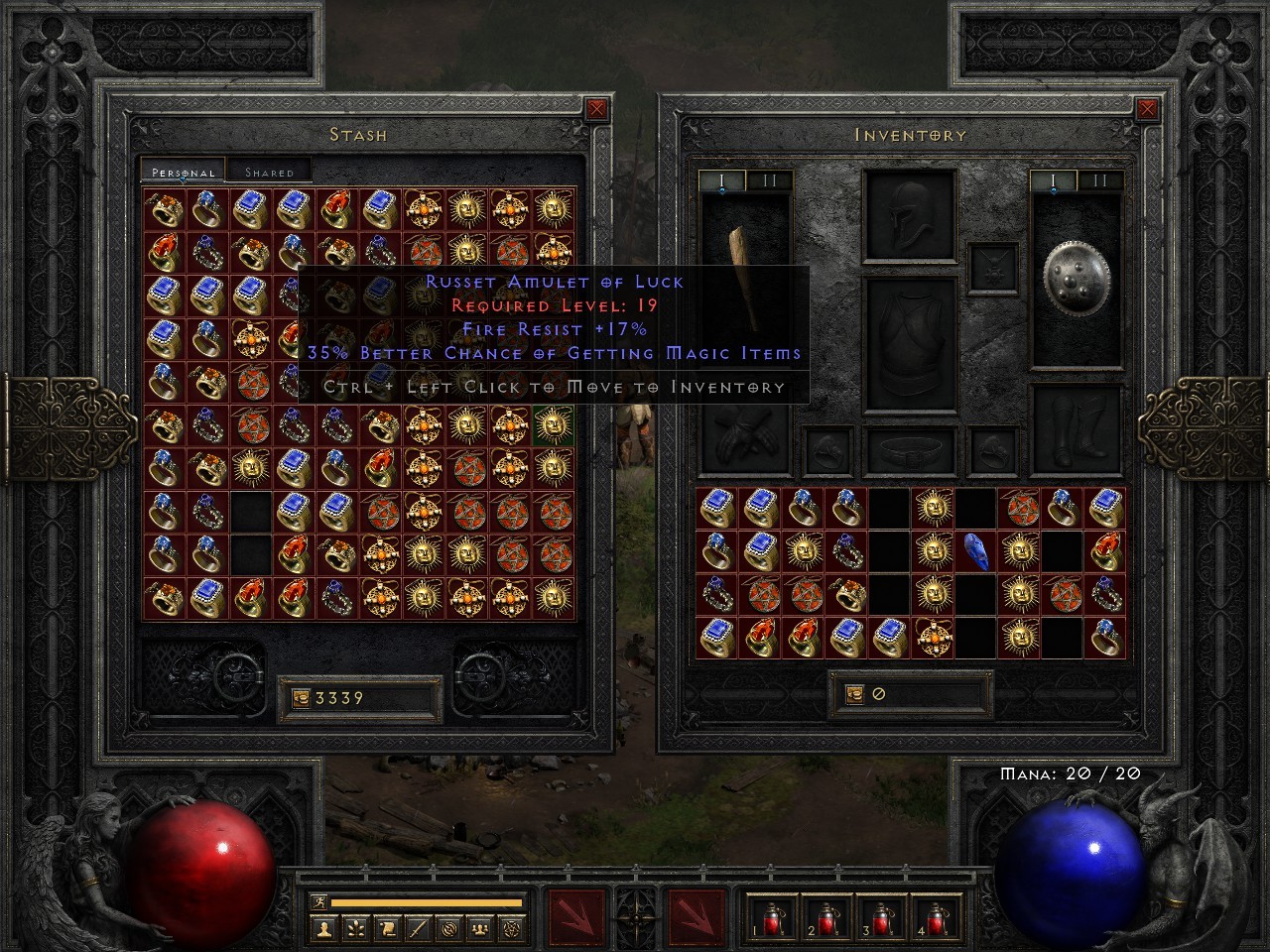Click the spiral automap icon
This screenshot has width=1270, height=952.
click(x=448, y=929)
